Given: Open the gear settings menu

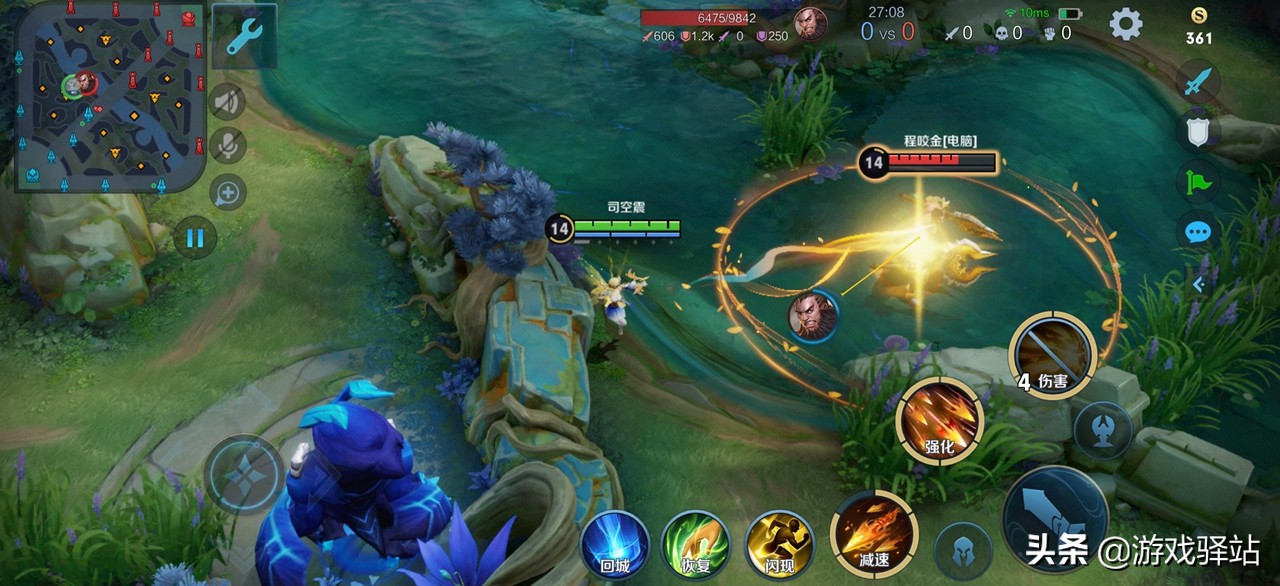Looking at the screenshot, I should pos(1126,24).
